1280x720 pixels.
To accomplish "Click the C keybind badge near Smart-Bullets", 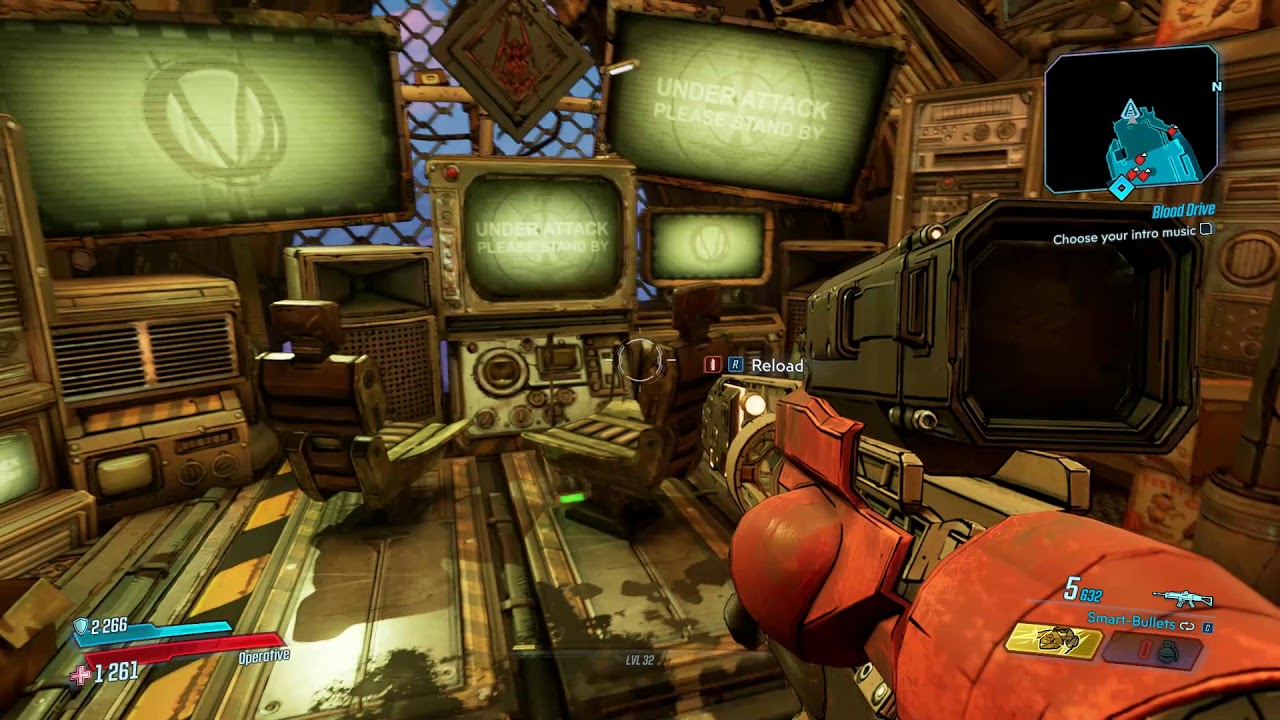I will tap(1207, 627).
